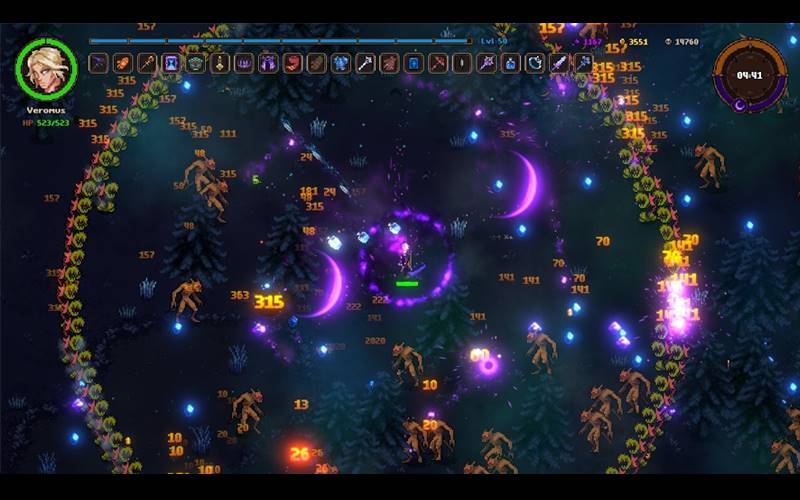Select the purple sword item icon

(x=559, y=63)
